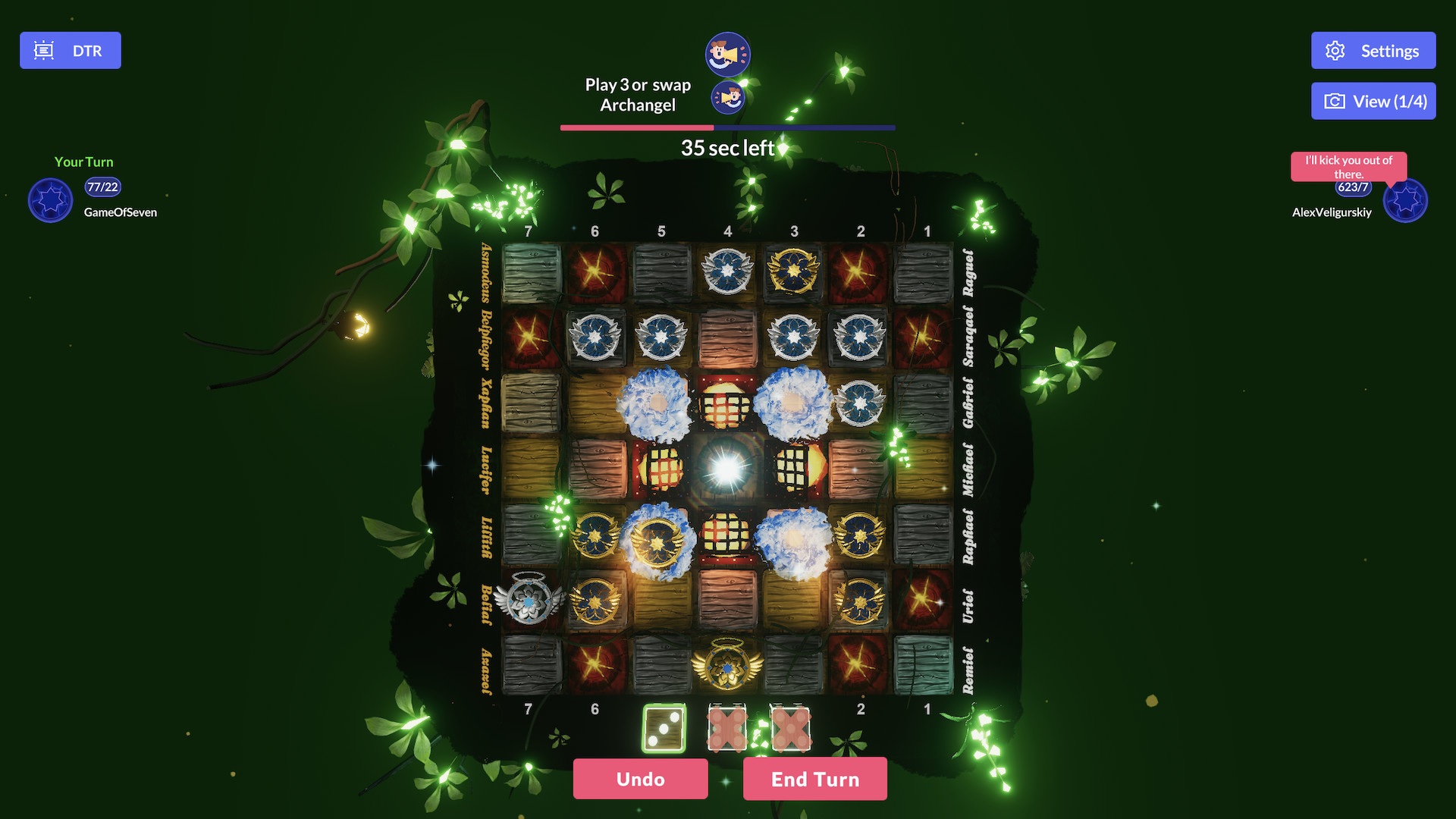1456x819 pixels.
Task: Click AlexVeligurskiy's avatar icon
Action: click(1405, 200)
